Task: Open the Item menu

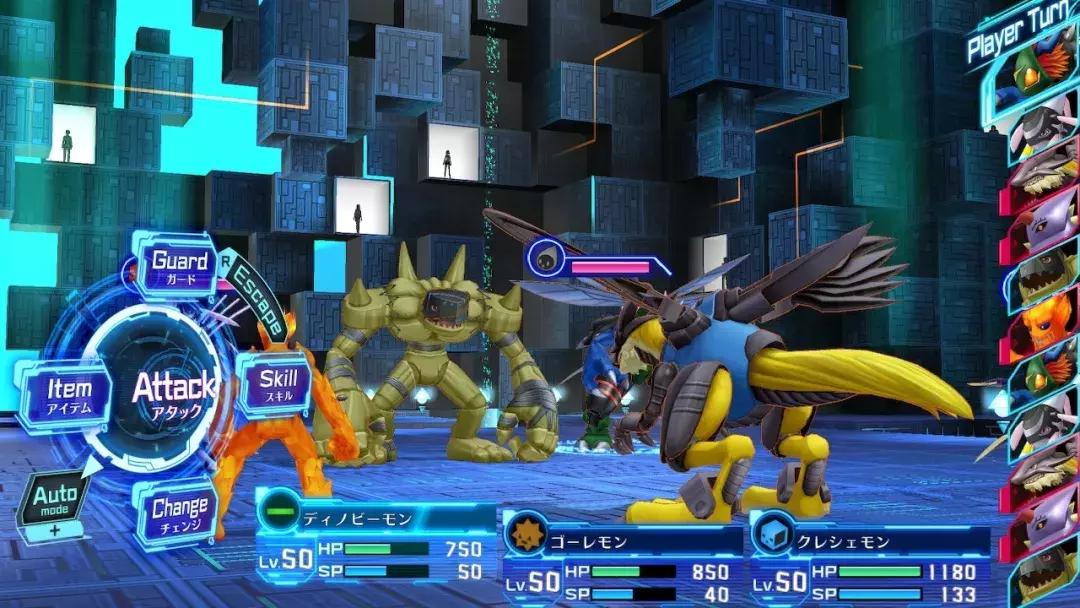Action: pyautogui.click(x=68, y=395)
